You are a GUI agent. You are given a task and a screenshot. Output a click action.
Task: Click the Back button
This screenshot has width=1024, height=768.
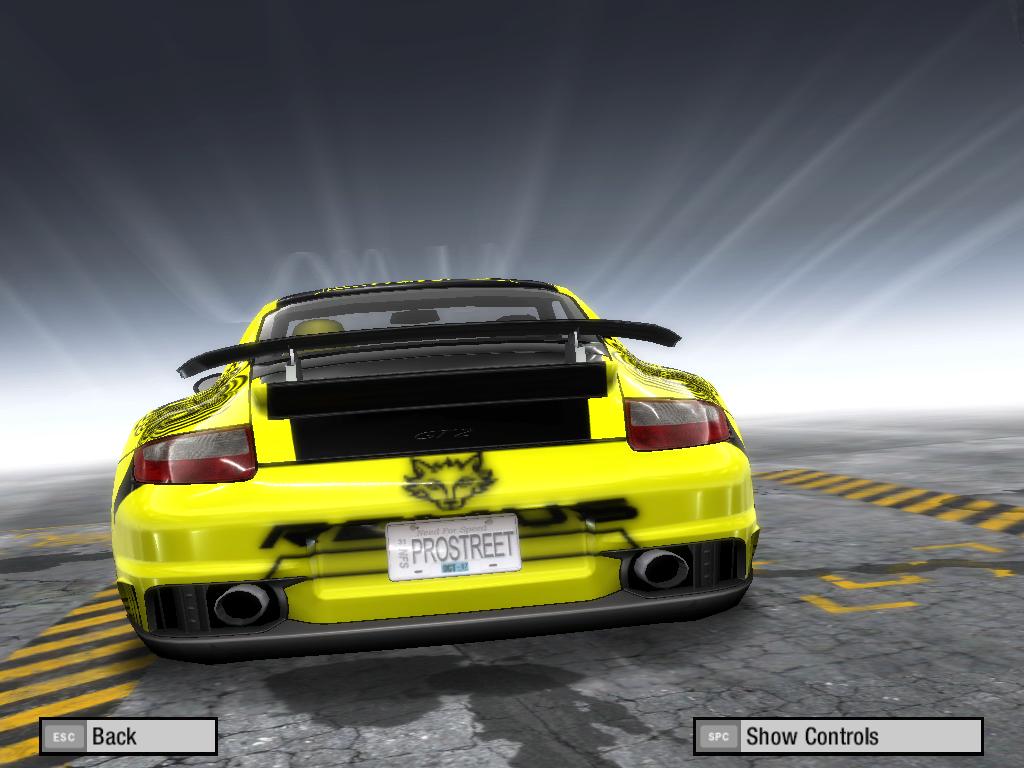tap(128, 737)
